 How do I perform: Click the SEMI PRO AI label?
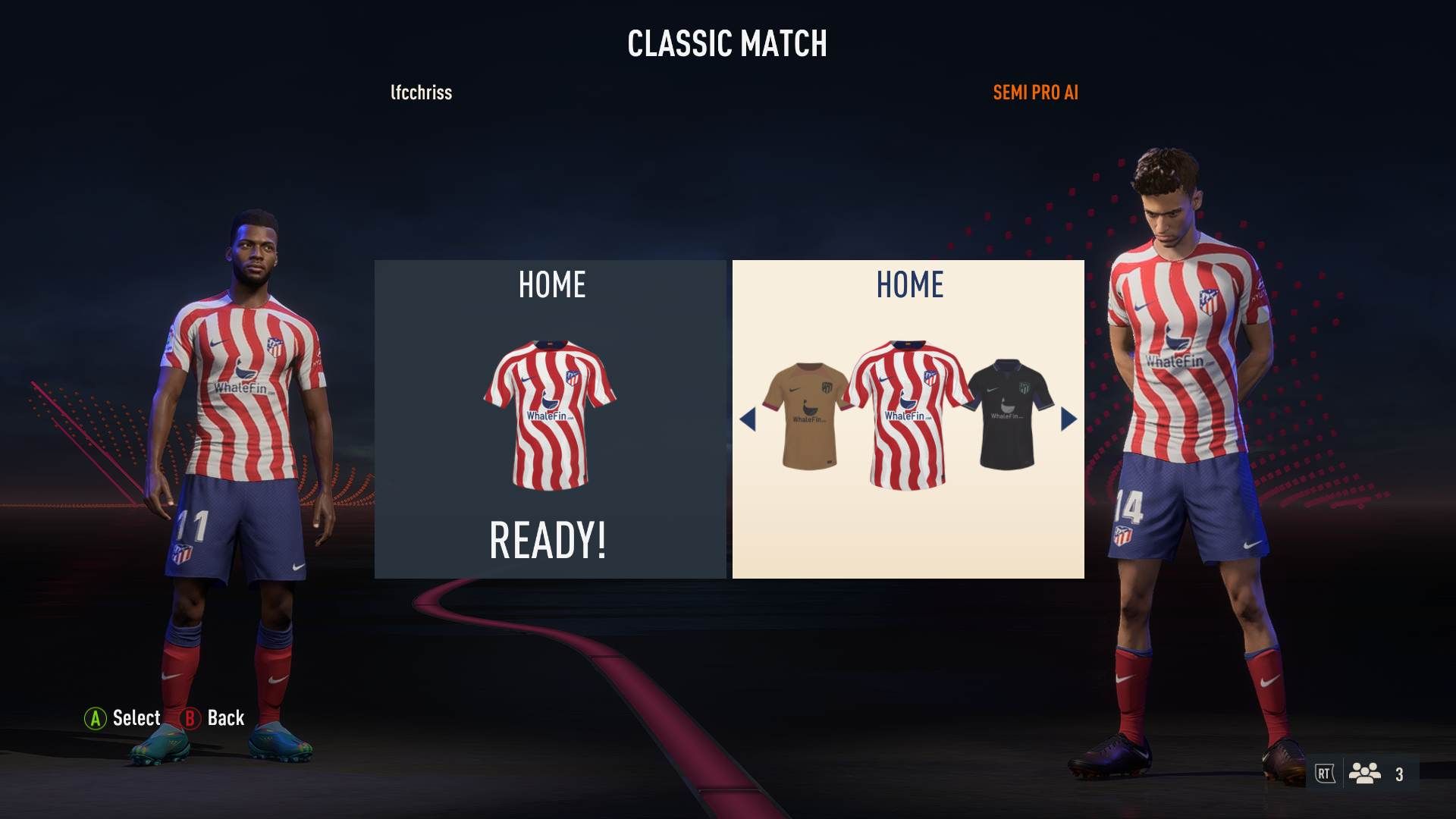click(1036, 93)
